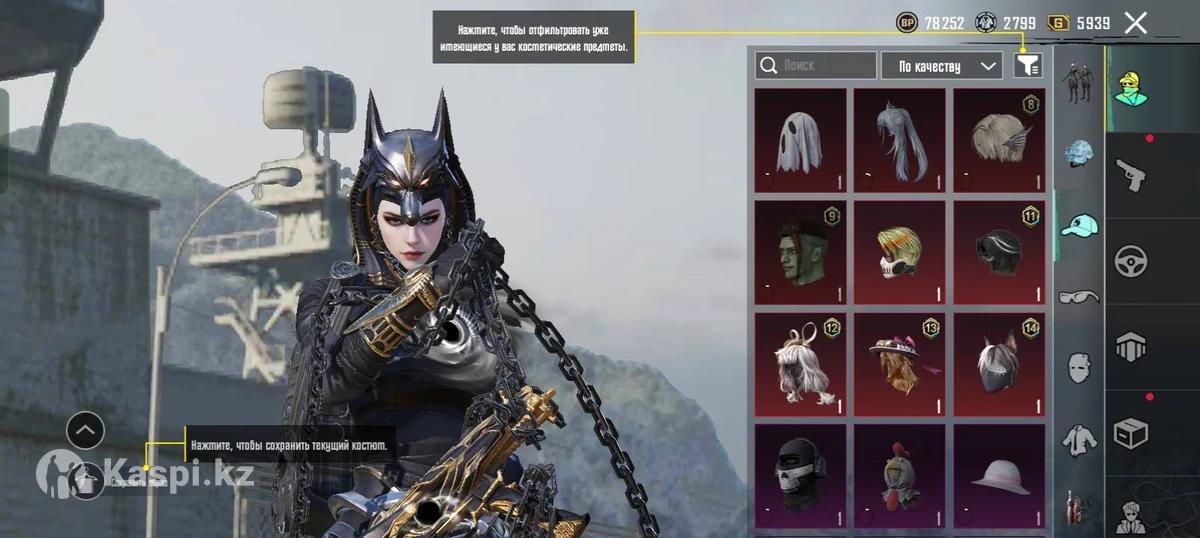Select the black skull-face balaclava mask

[800, 476]
